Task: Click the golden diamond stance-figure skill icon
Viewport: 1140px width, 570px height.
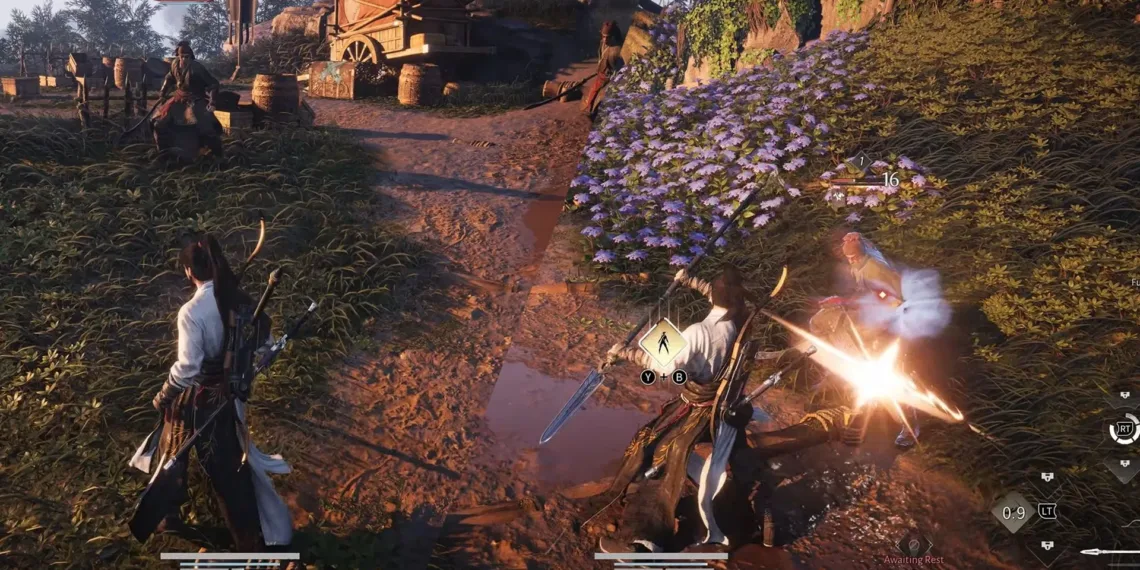Action: [662, 343]
